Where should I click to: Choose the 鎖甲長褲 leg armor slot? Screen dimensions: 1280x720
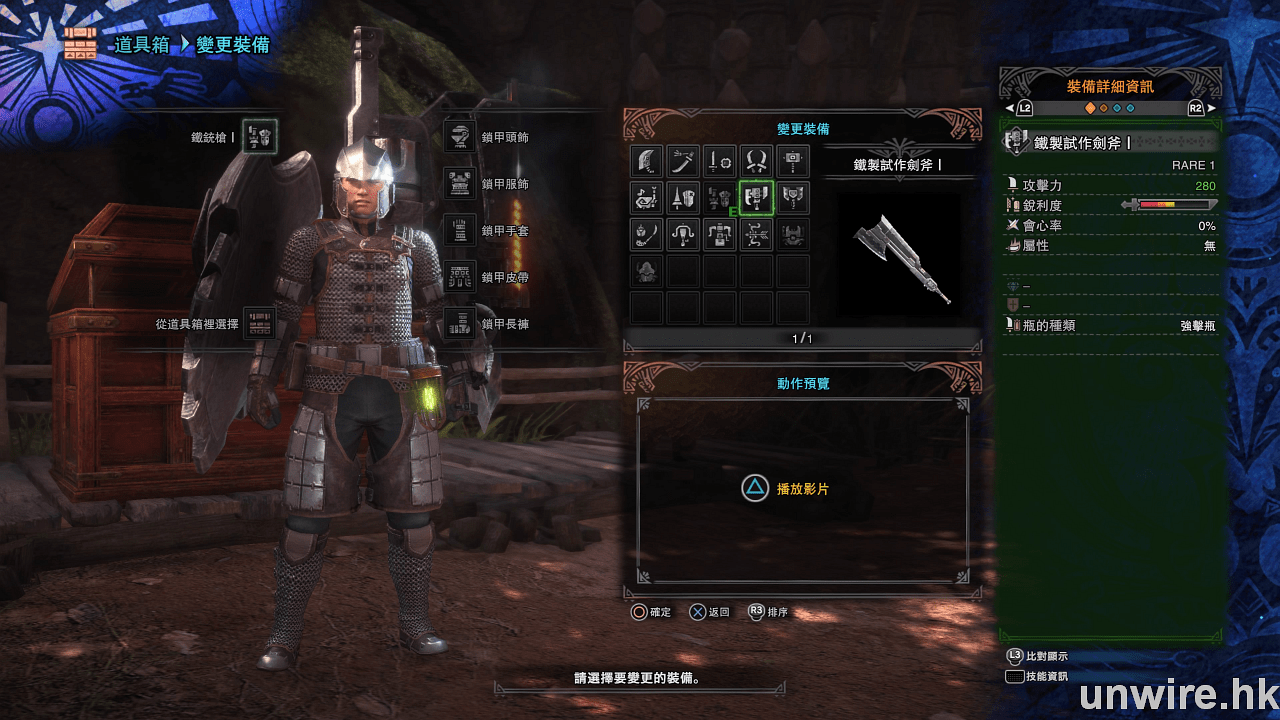coord(460,324)
